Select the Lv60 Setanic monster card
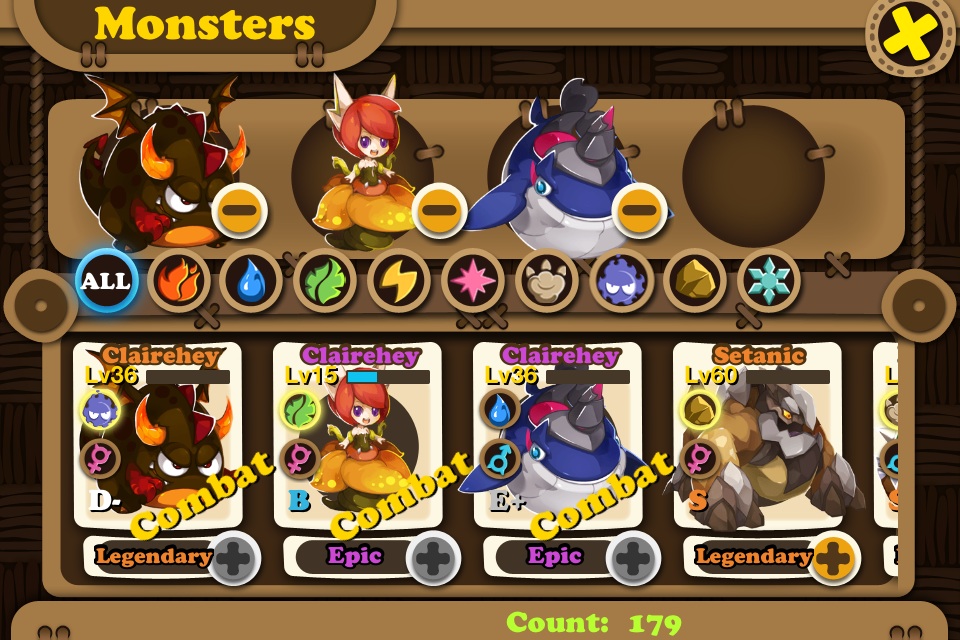The height and width of the screenshot is (640, 960). [757, 440]
